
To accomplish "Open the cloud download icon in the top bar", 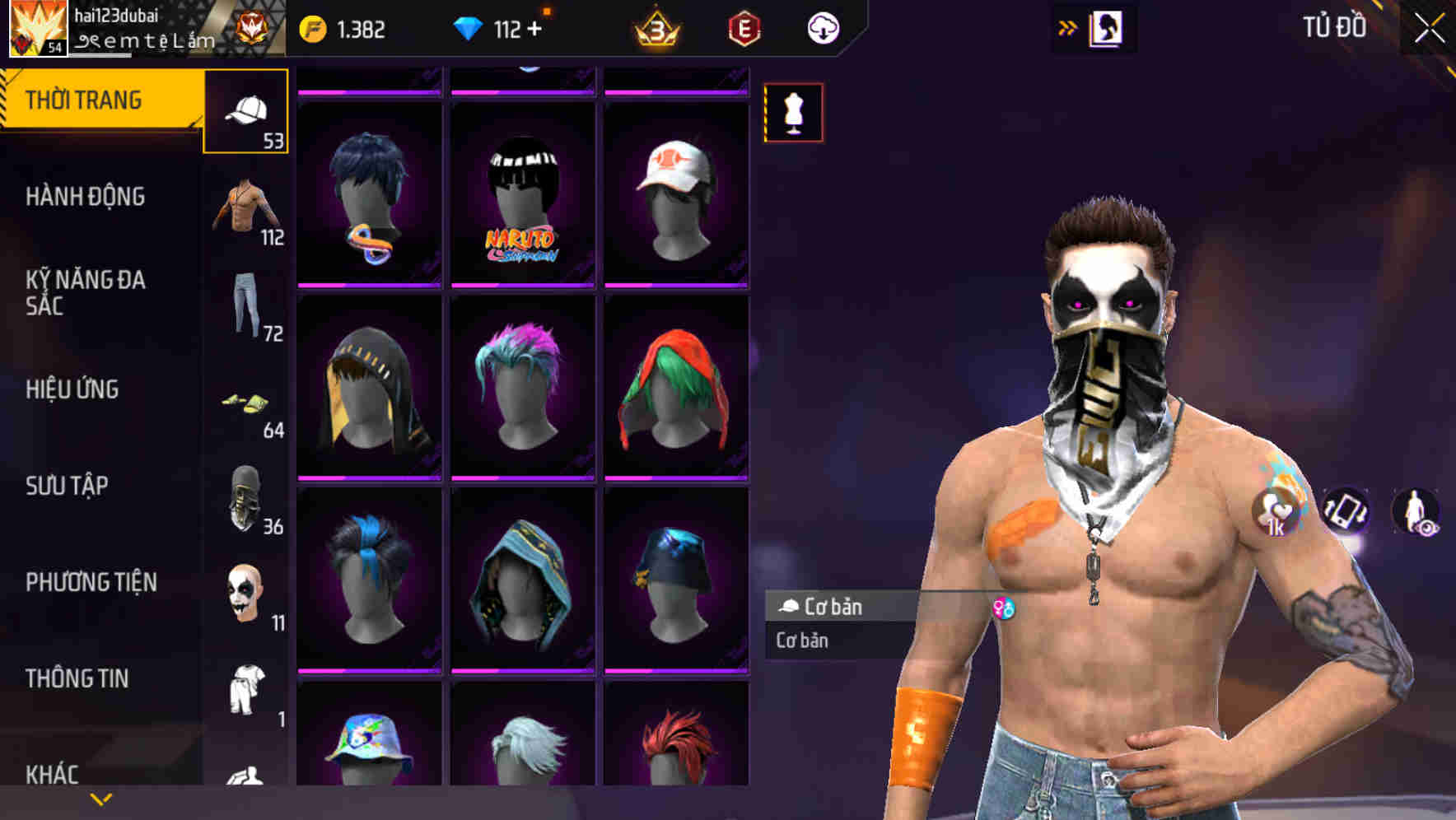I will (x=823, y=27).
